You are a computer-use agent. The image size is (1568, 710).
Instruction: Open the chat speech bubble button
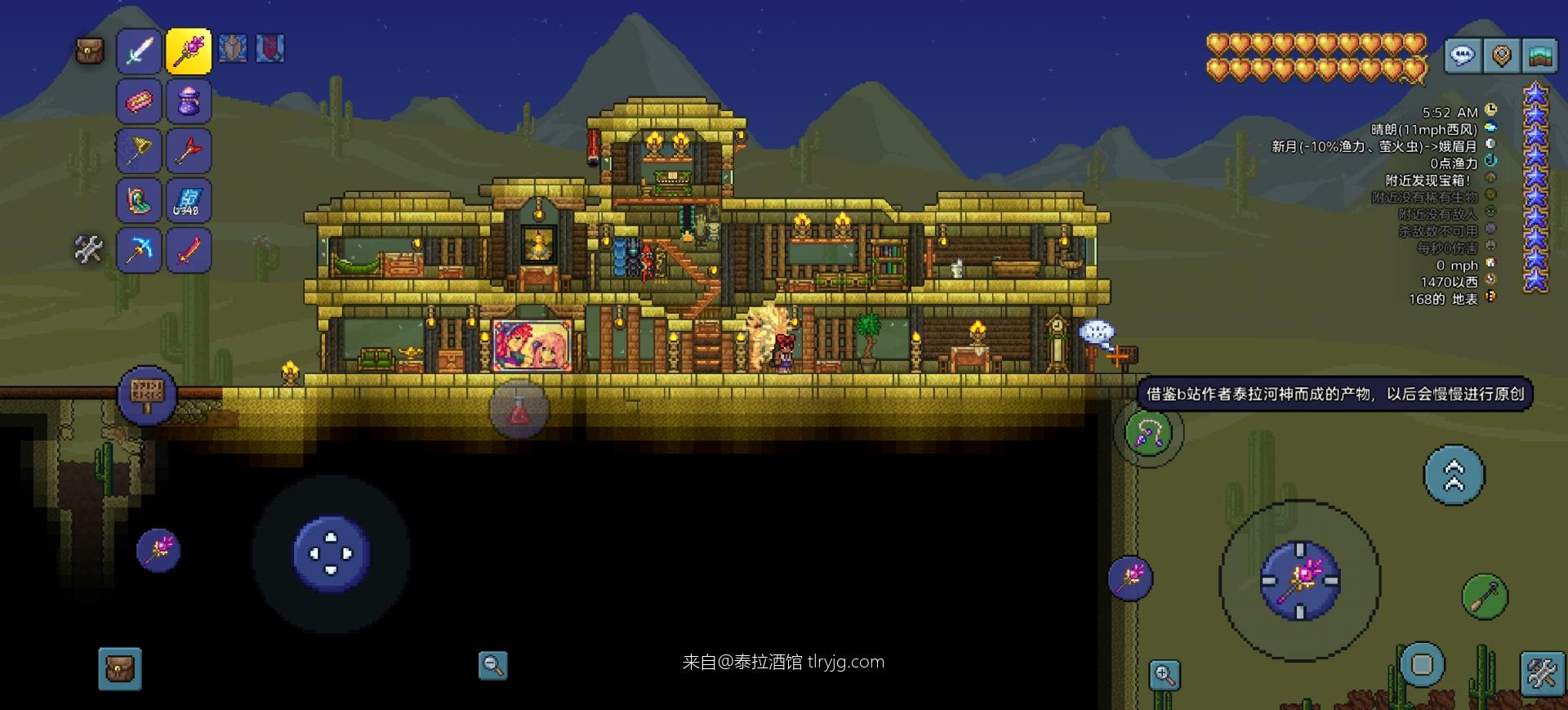1462,56
